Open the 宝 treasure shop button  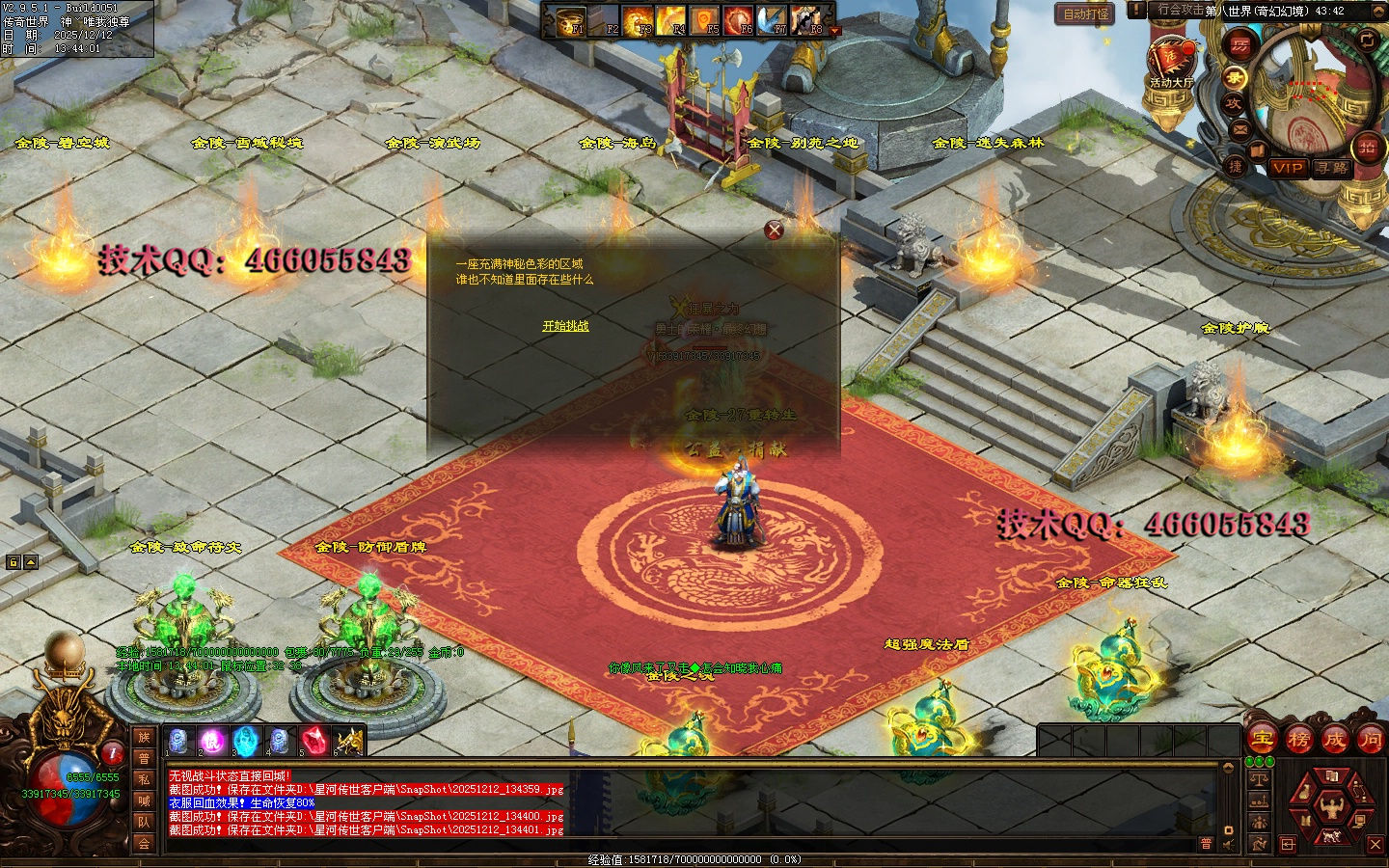coord(1263,740)
